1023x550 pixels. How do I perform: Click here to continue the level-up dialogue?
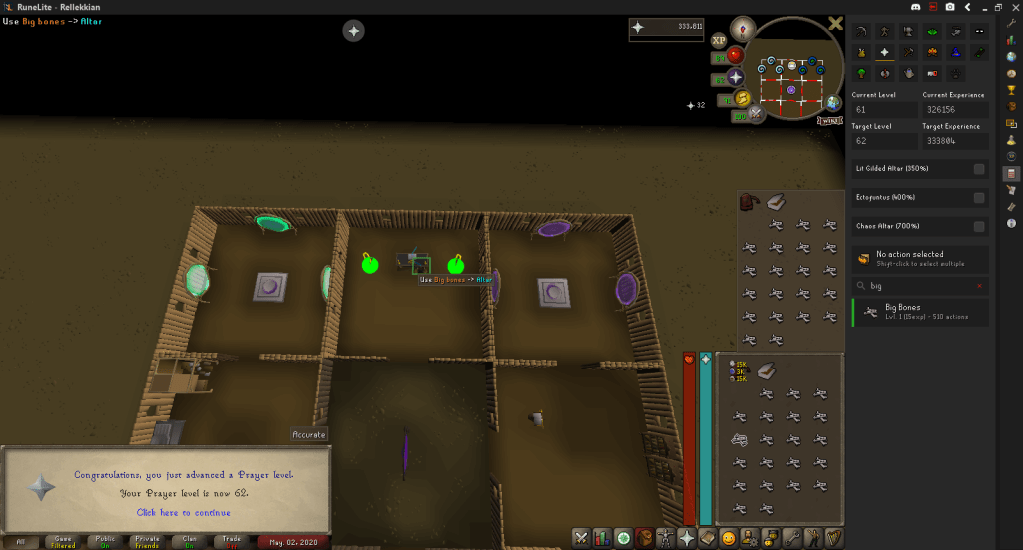(168, 512)
